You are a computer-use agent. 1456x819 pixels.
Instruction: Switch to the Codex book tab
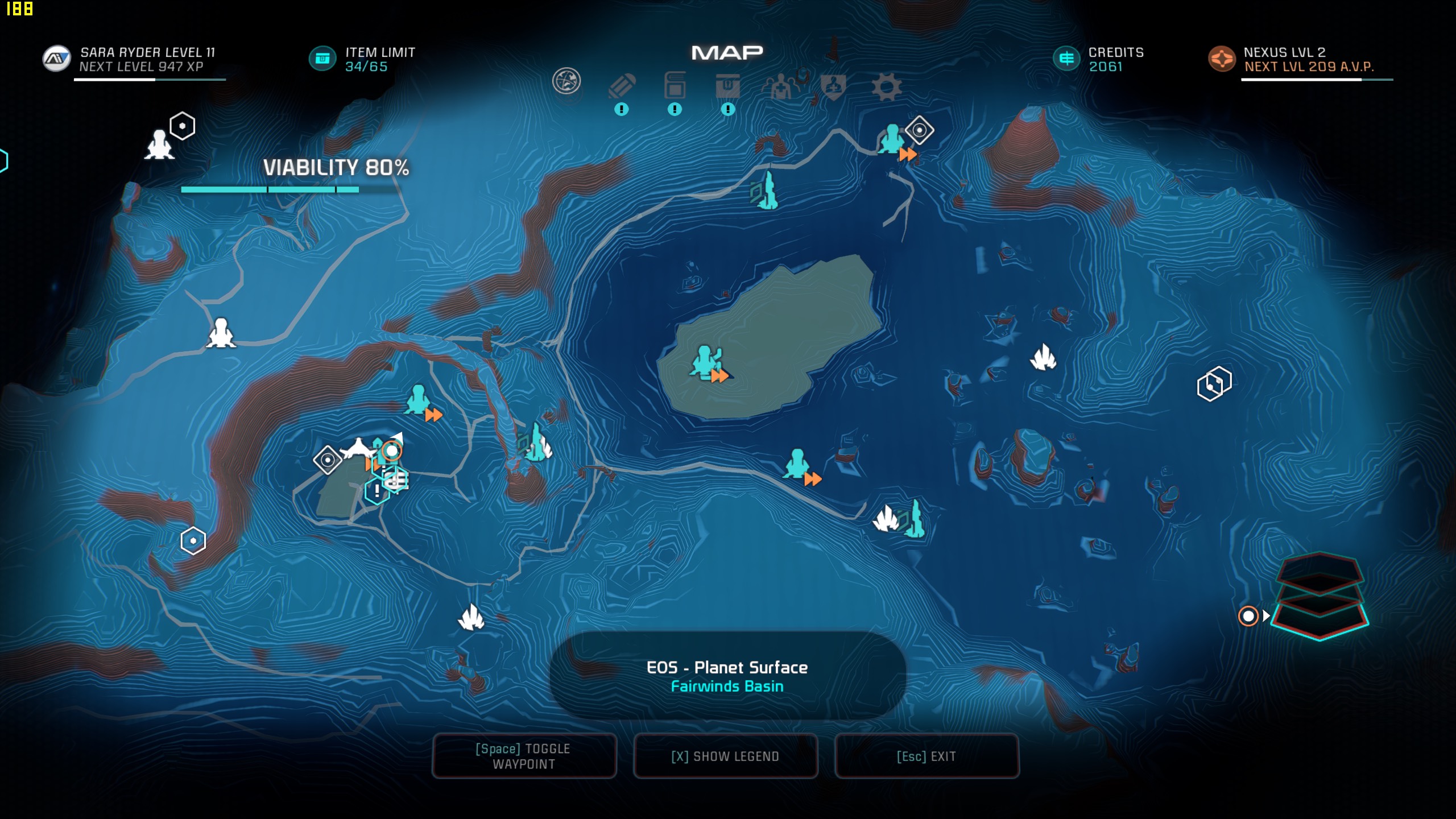tap(675, 86)
